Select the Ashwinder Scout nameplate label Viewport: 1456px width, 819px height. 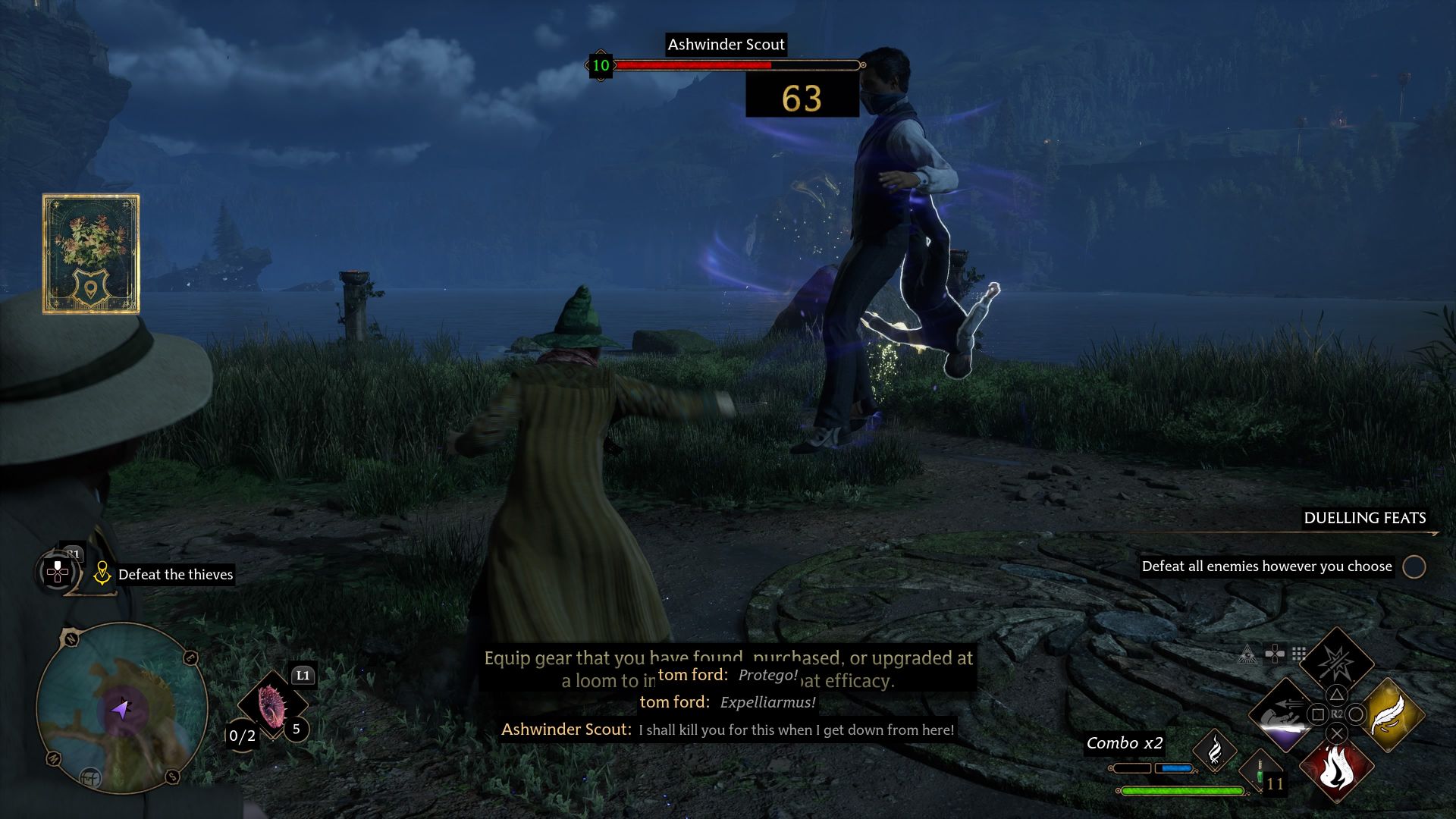coord(726,45)
